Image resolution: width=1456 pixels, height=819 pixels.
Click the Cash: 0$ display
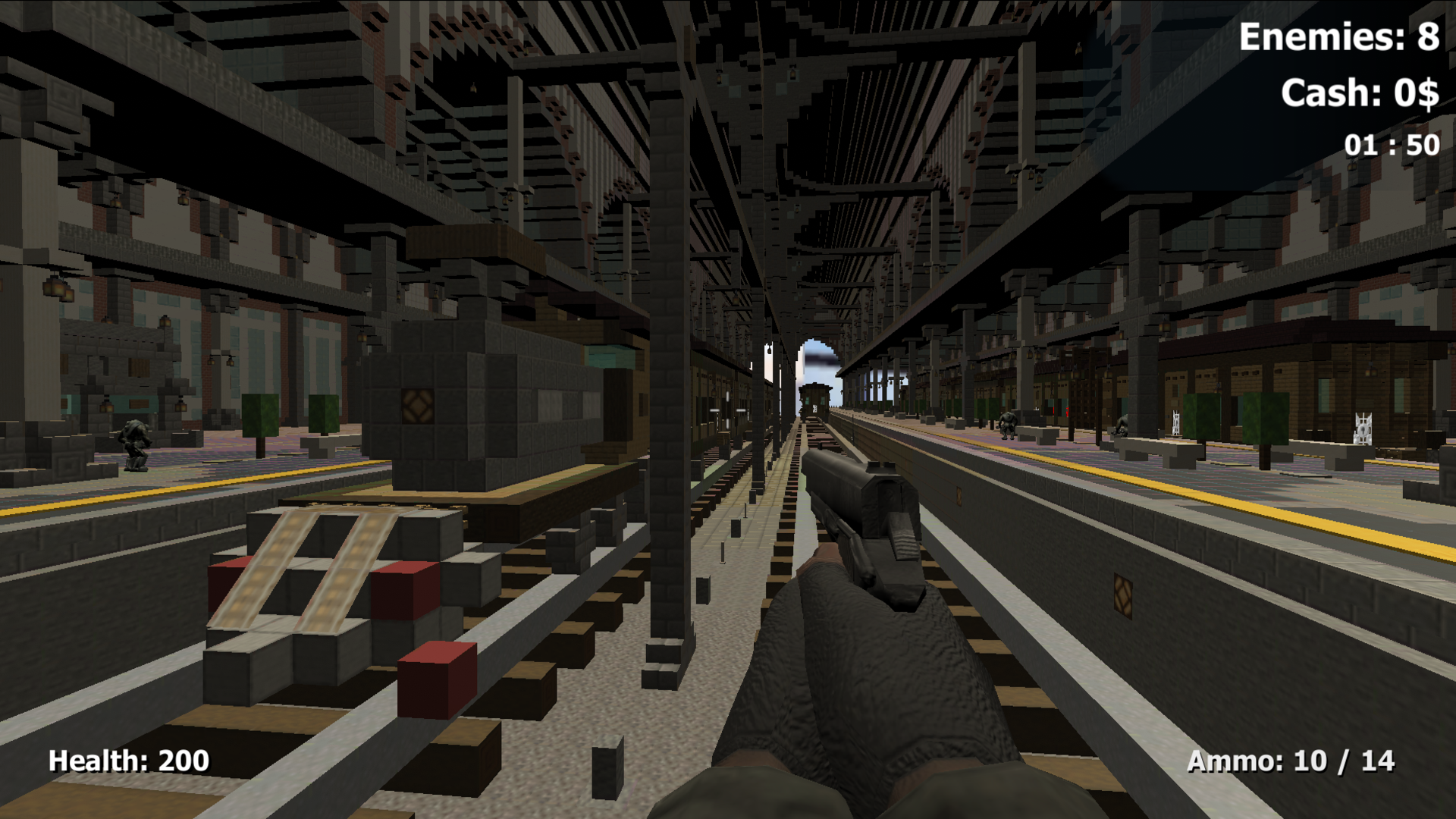point(1361,93)
